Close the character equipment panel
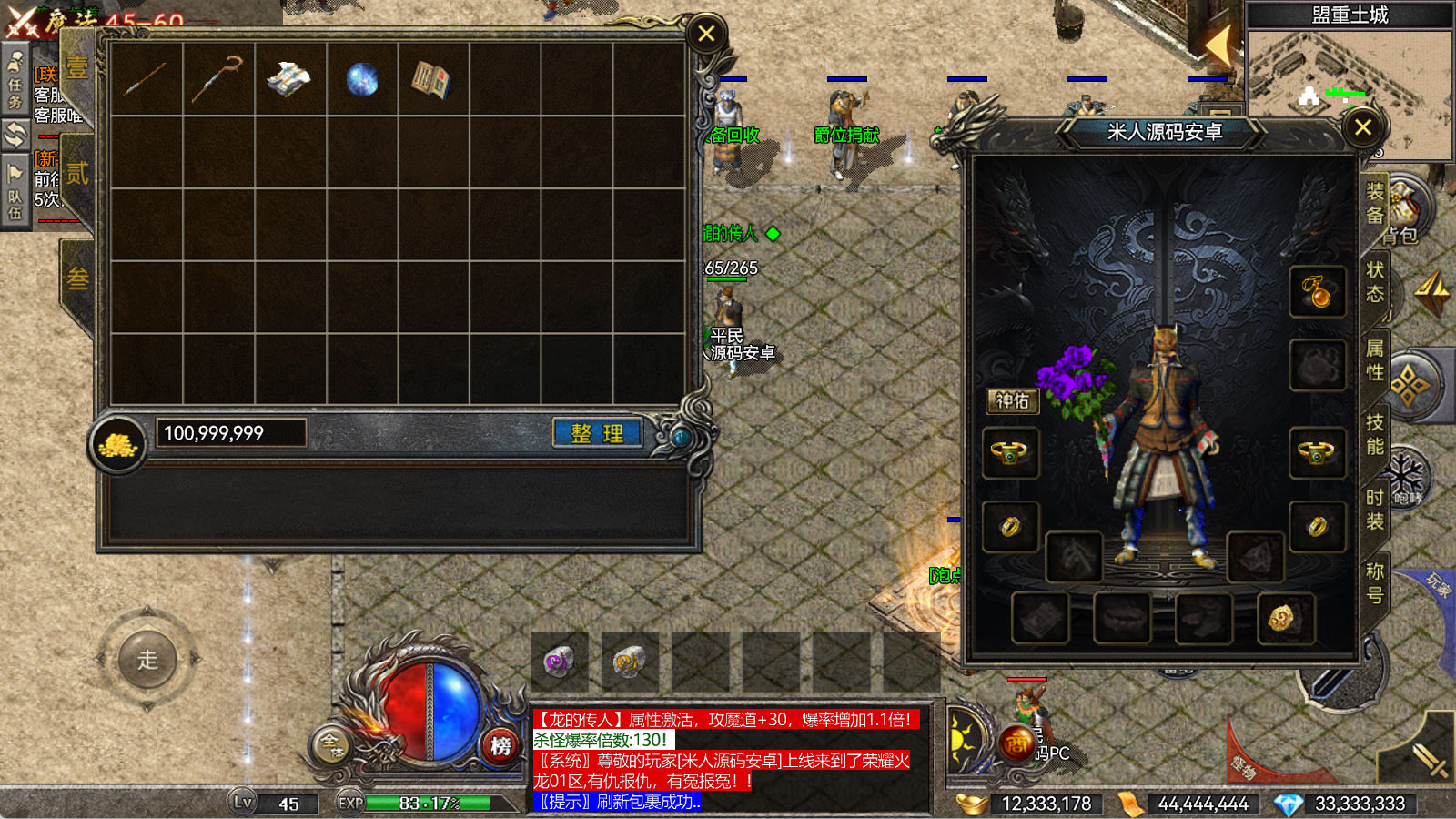This screenshot has width=1456, height=819. pyautogui.click(x=1362, y=127)
